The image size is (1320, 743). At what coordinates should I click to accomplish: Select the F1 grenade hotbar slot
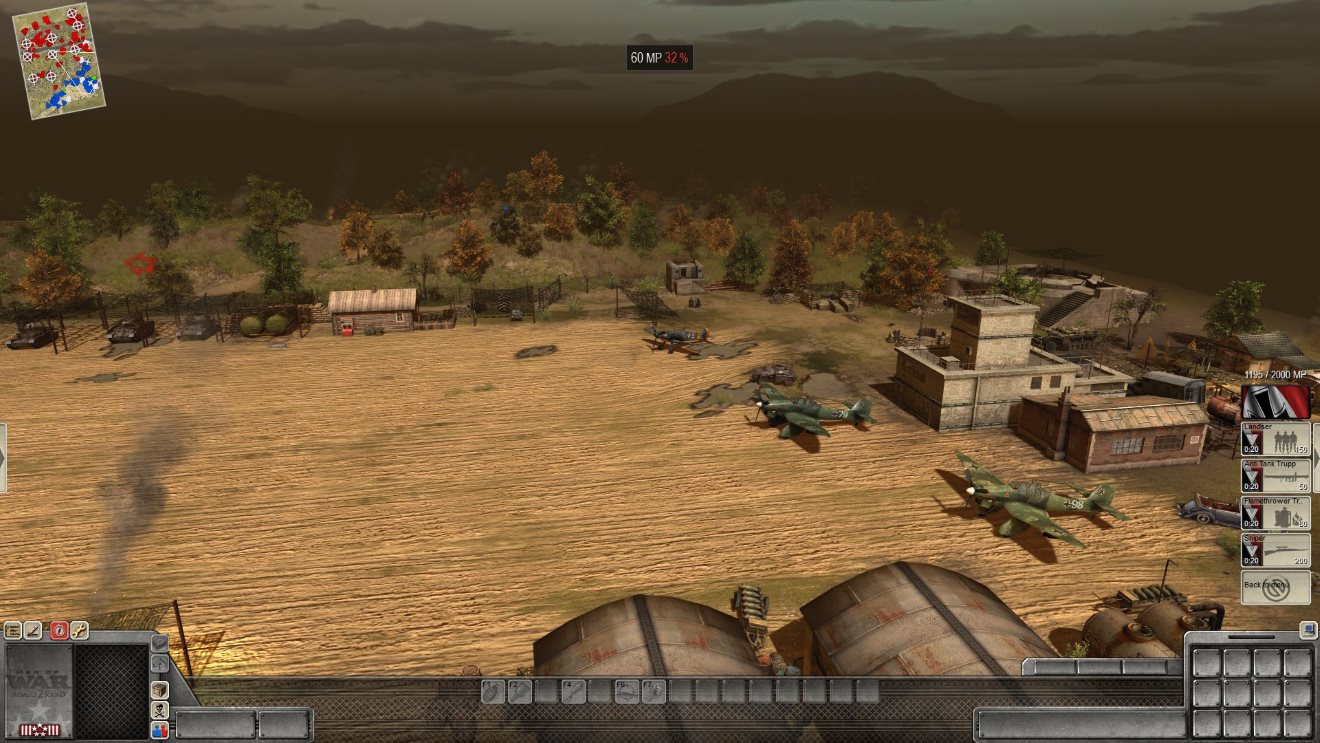[492, 691]
